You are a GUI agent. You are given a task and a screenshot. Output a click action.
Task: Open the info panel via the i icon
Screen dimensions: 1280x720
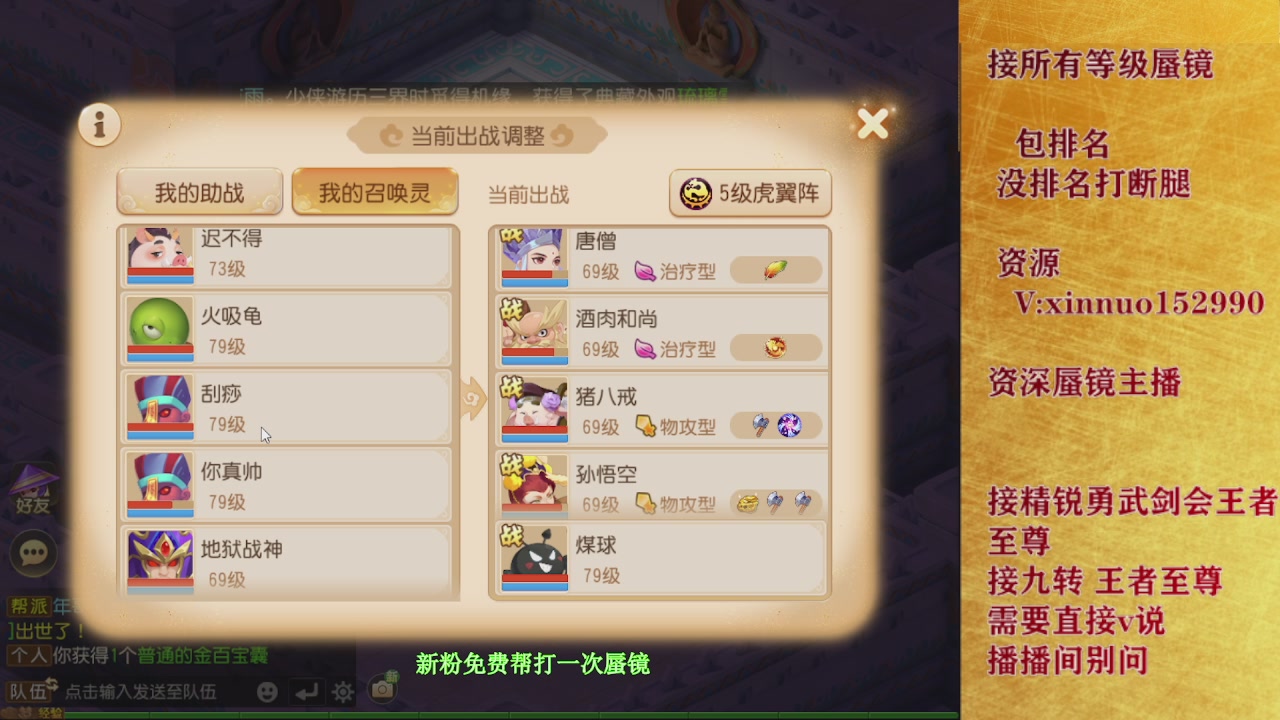click(x=98, y=124)
